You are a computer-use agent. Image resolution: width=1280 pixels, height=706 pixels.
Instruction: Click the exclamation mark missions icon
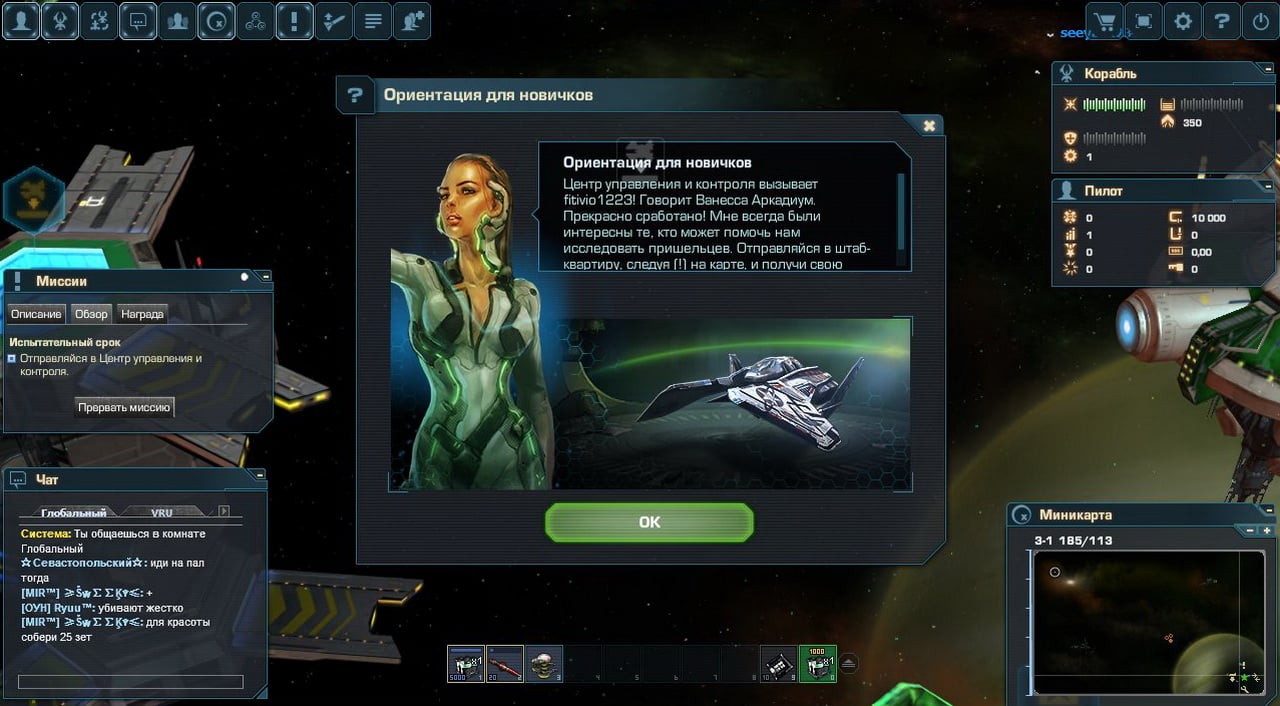coord(294,21)
